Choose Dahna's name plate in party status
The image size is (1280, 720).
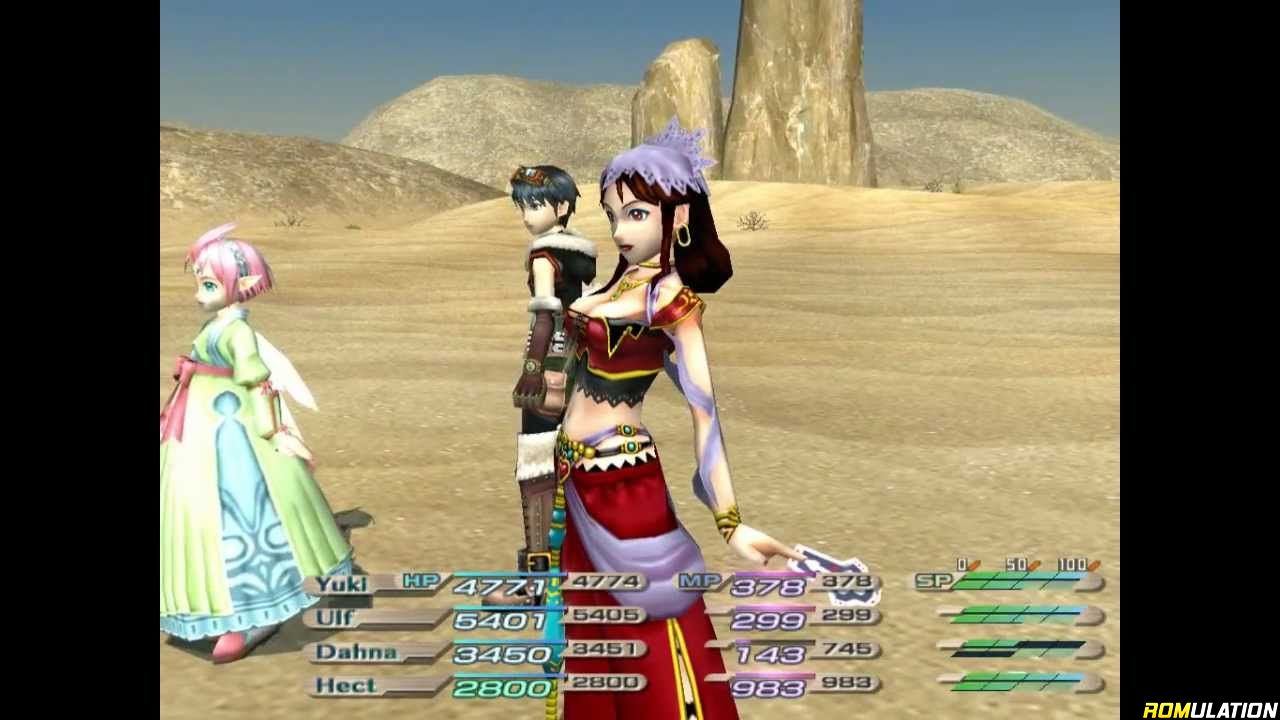[x=356, y=652]
